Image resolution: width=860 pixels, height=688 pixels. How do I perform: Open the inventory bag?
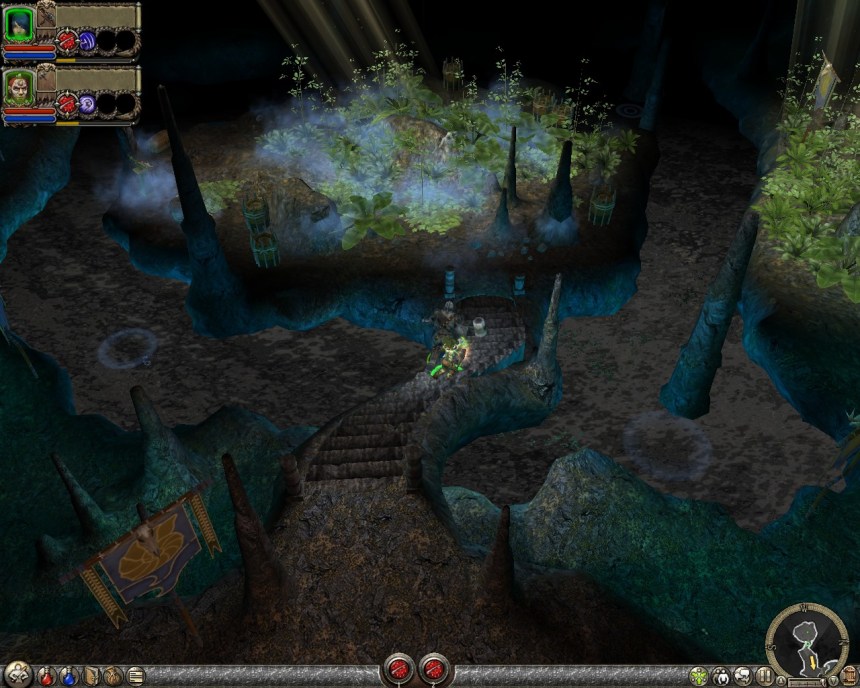(x=113, y=675)
